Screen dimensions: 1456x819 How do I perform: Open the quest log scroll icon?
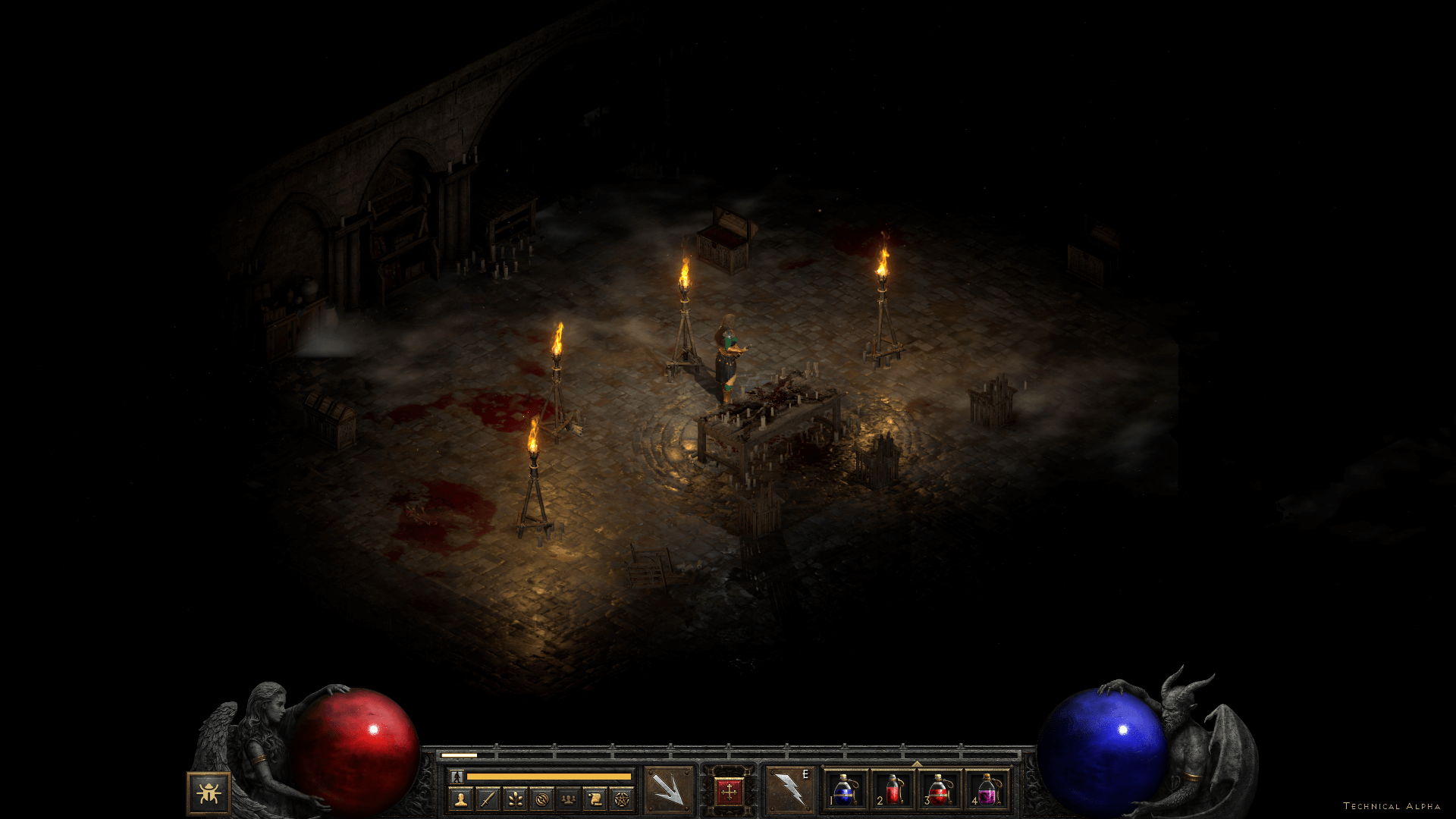tap(595, 799)
